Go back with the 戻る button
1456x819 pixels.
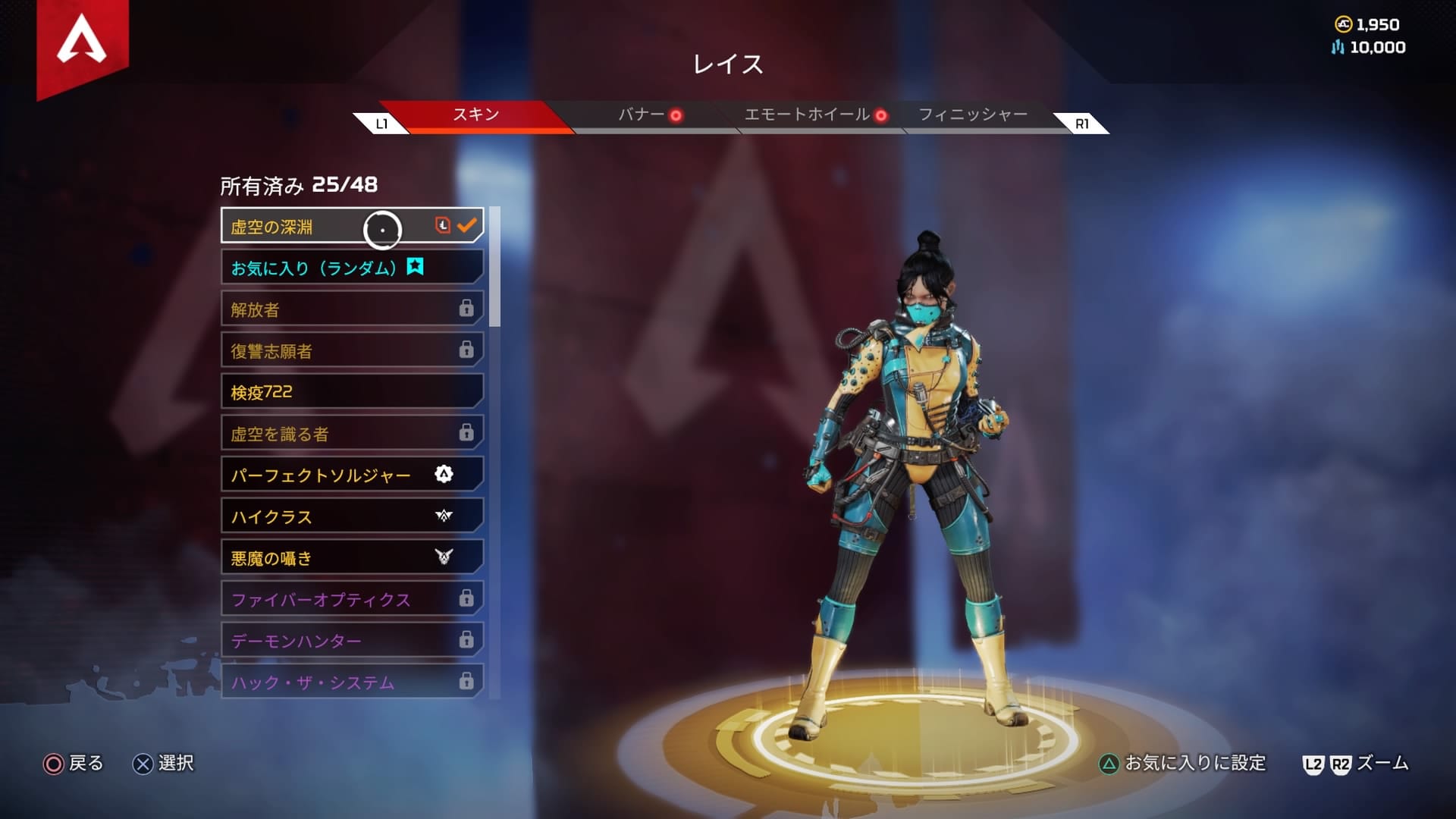[74, 764]
